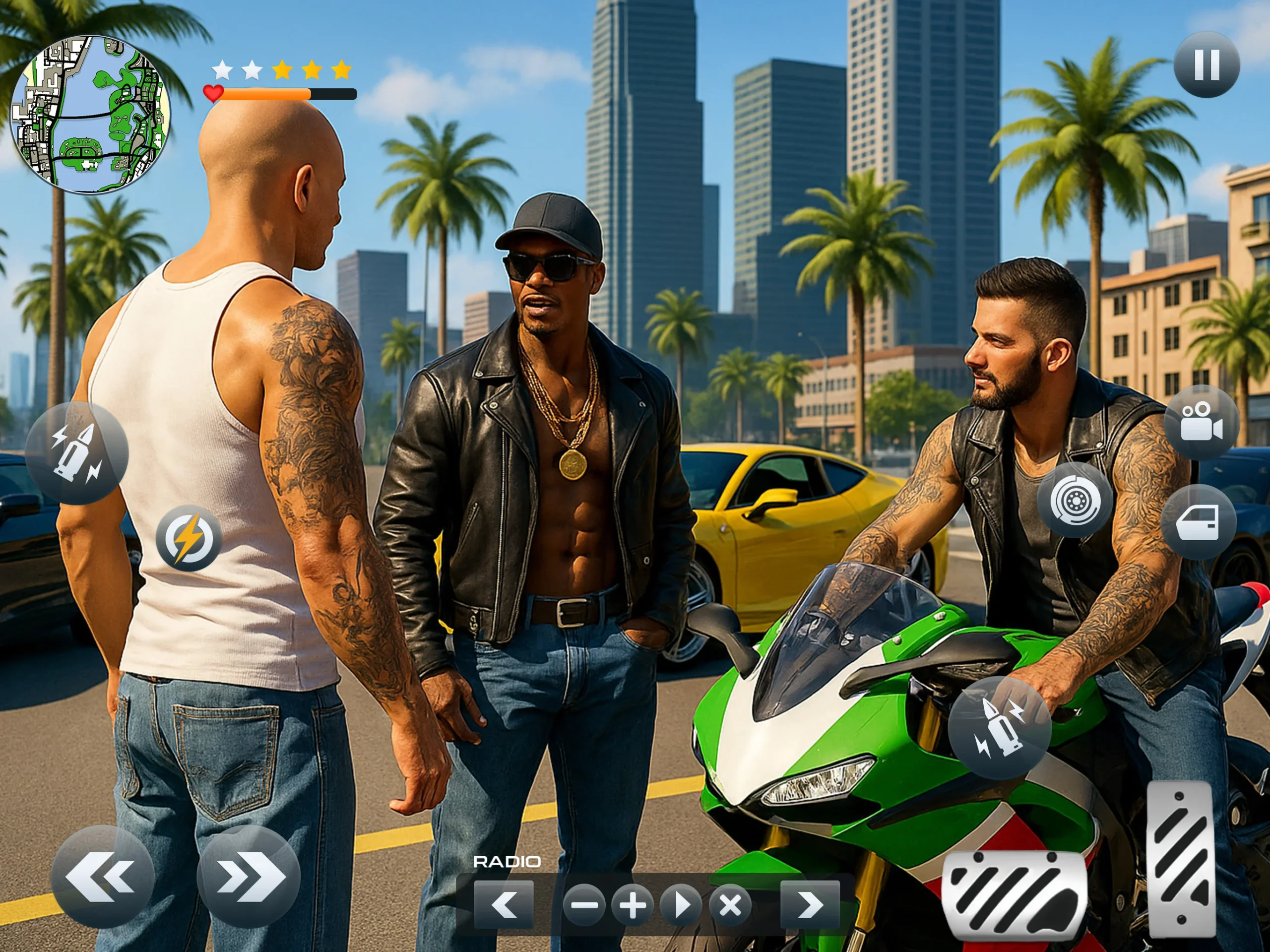Play the radio
Image resolution: width=1270 pixels, height=952 pixels.
(x=681, y=905)
